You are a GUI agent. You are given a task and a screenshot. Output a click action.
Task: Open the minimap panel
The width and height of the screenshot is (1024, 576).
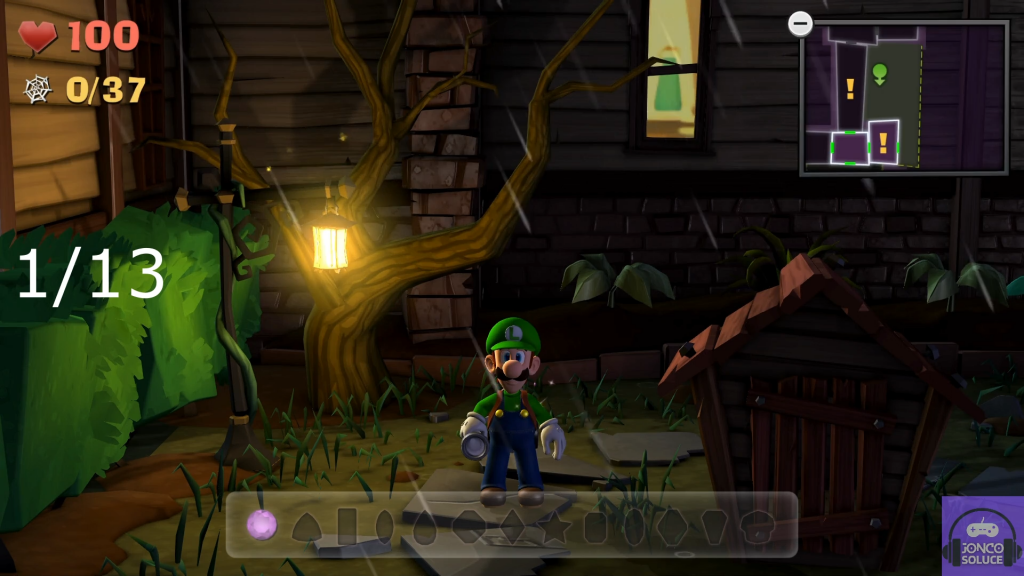[x=904, y=98]
